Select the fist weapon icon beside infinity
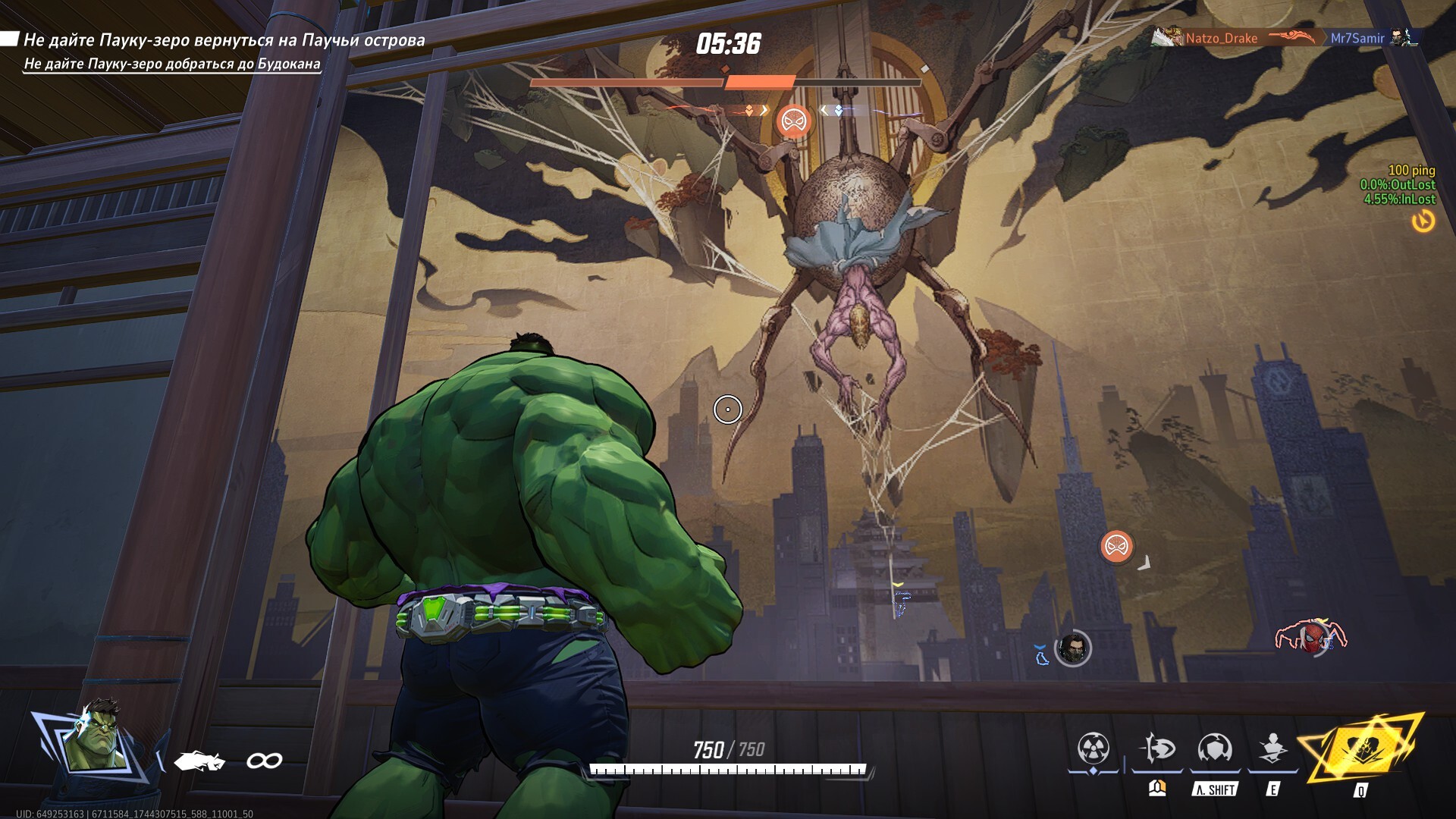 coord(199,760)
